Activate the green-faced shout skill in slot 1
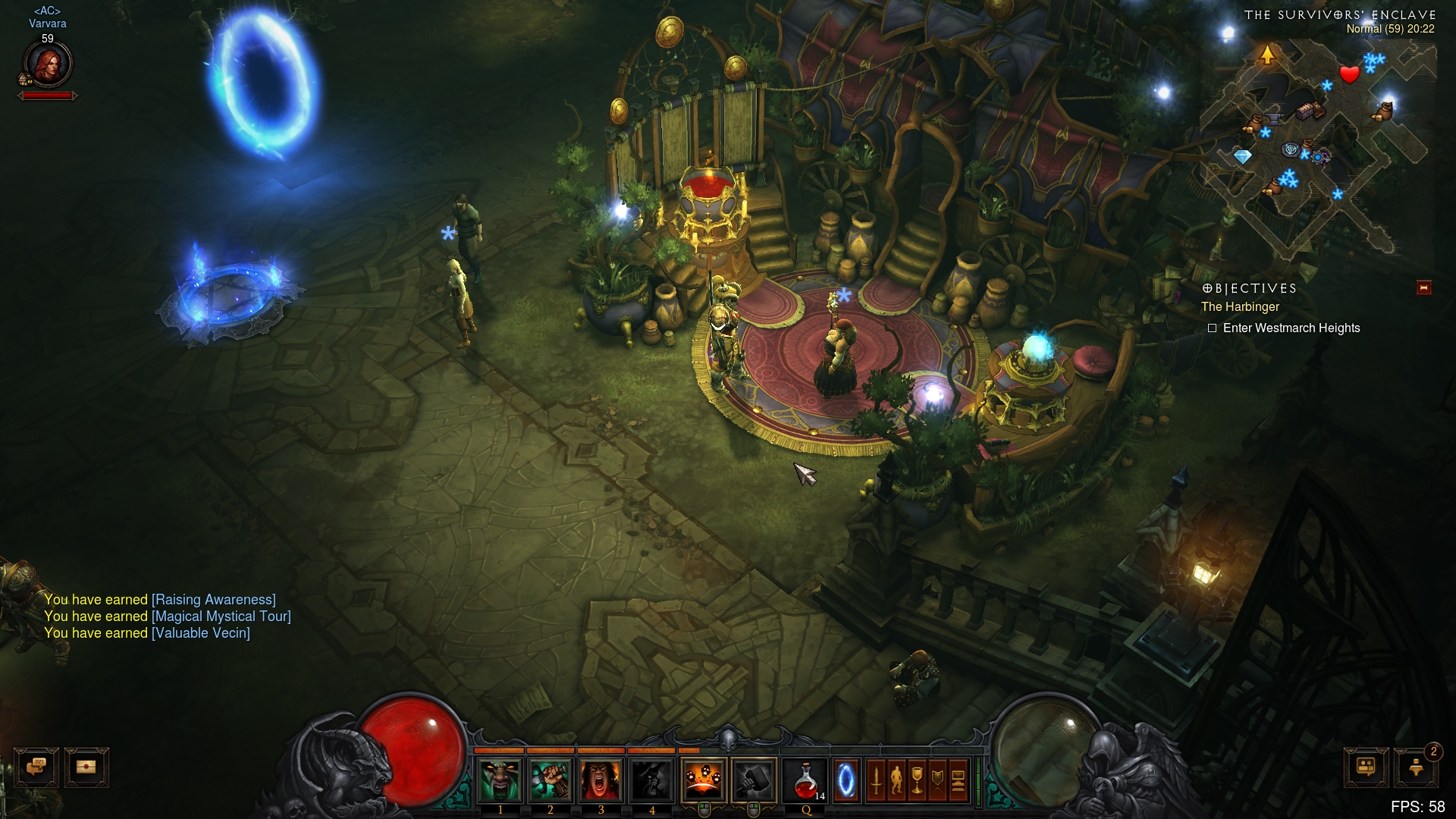Viewport: 1456px width, 819px height. click(x=500, y=780)
